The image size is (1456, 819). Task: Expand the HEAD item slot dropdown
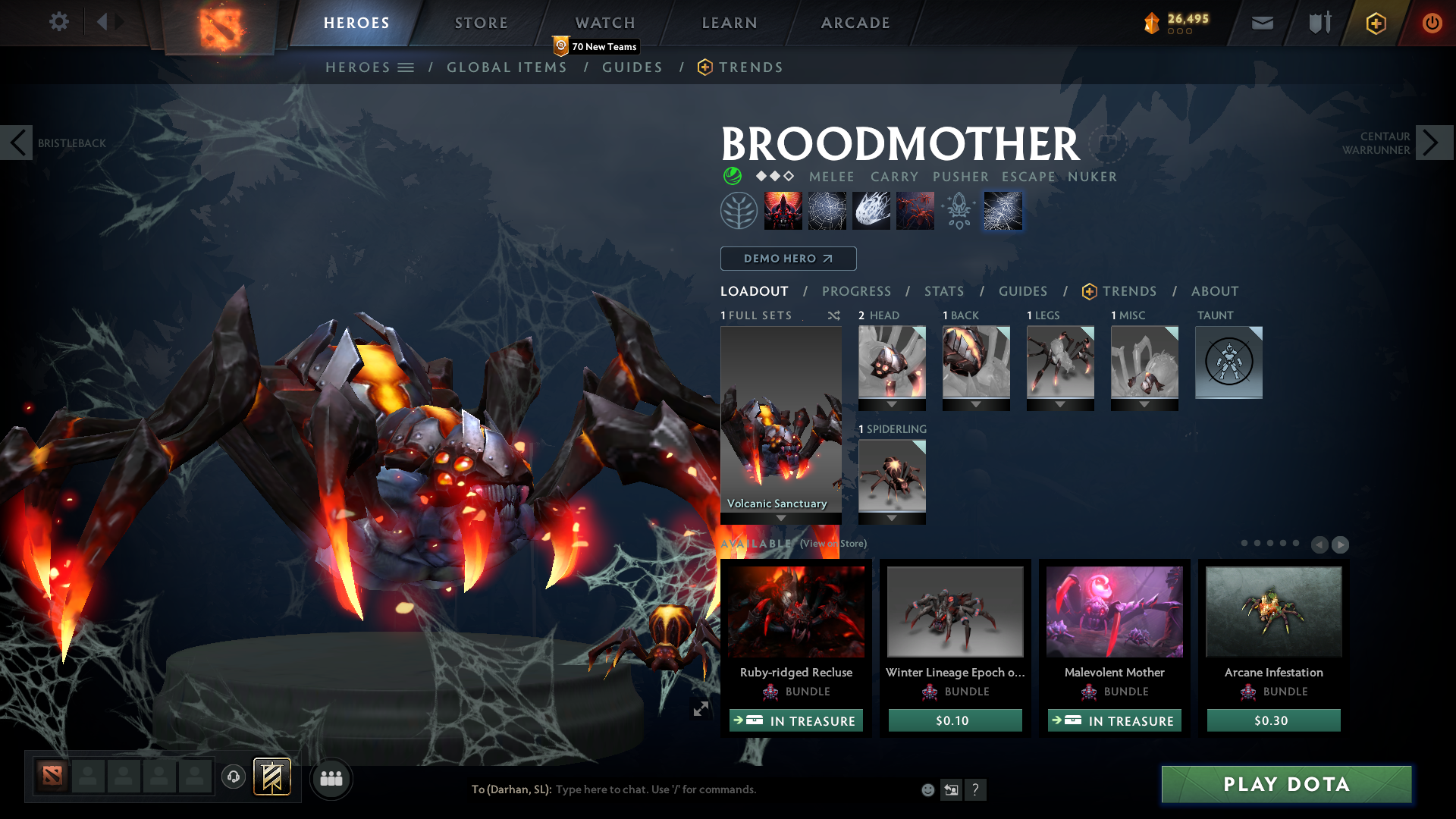tap(892, 404)
